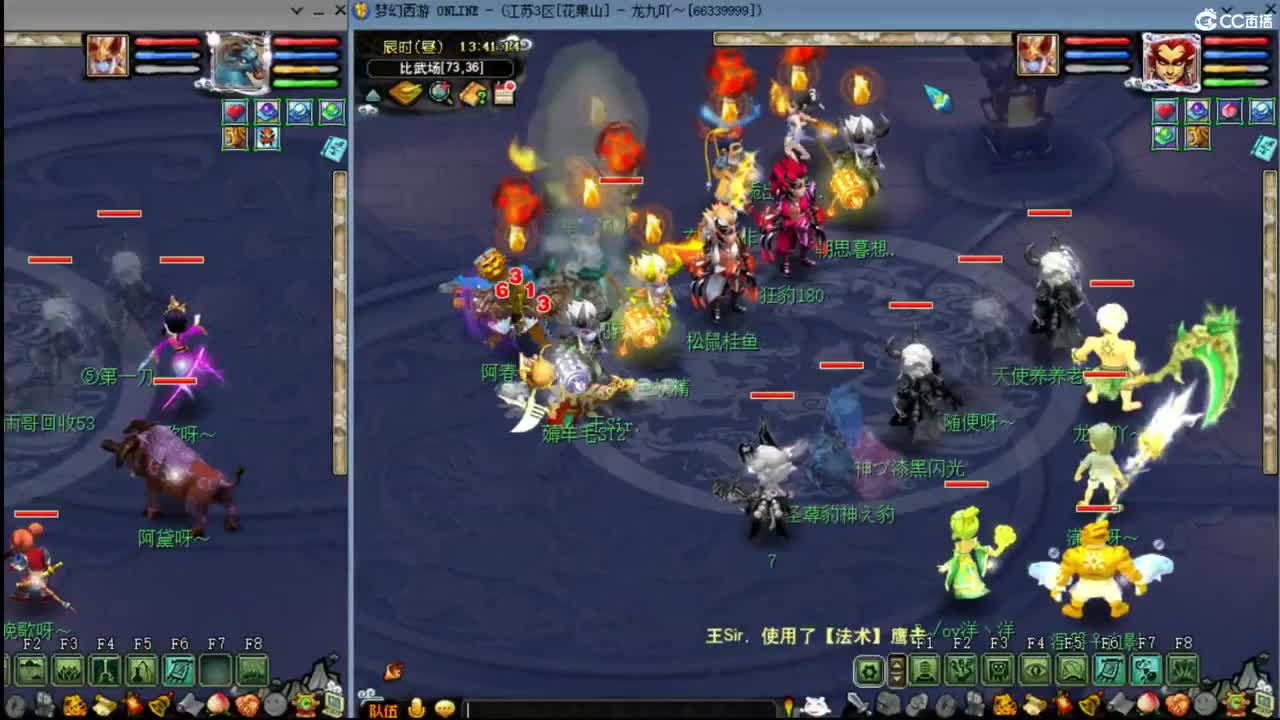Select the eye skill icon above F4

pyautogui.click(x=1033, y=669)
